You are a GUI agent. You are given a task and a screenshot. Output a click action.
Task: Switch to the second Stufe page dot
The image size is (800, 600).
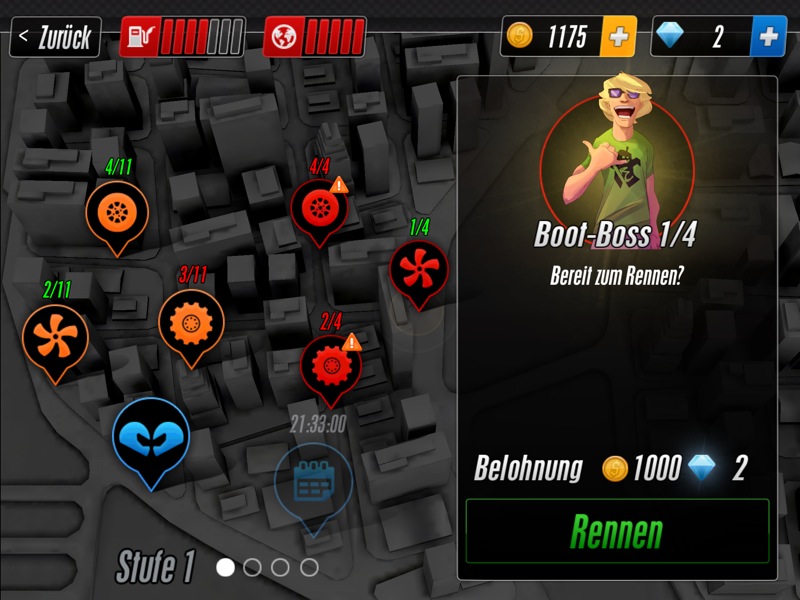[x=253, y=567]
